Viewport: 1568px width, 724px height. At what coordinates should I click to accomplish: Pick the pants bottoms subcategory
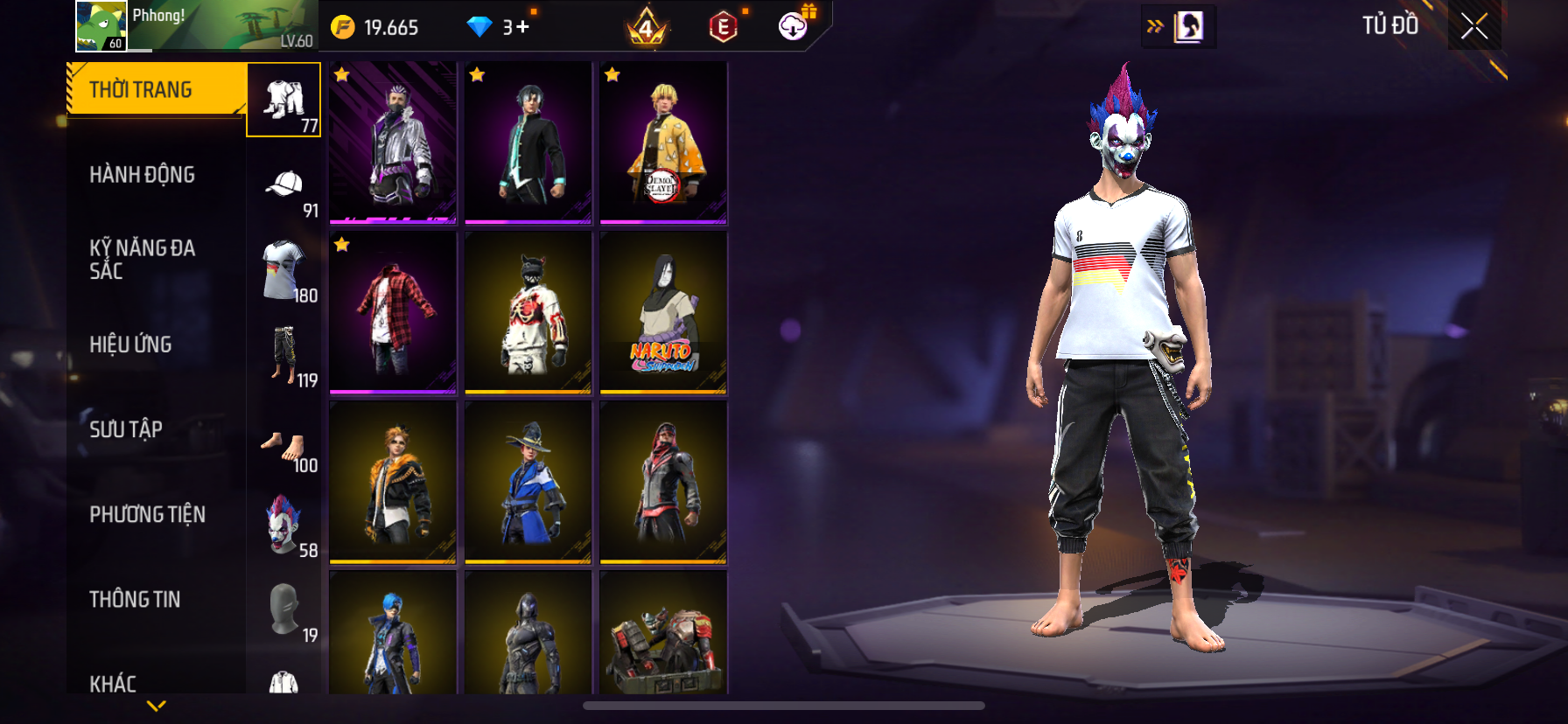pyautogui.click(x=283, y=355)
